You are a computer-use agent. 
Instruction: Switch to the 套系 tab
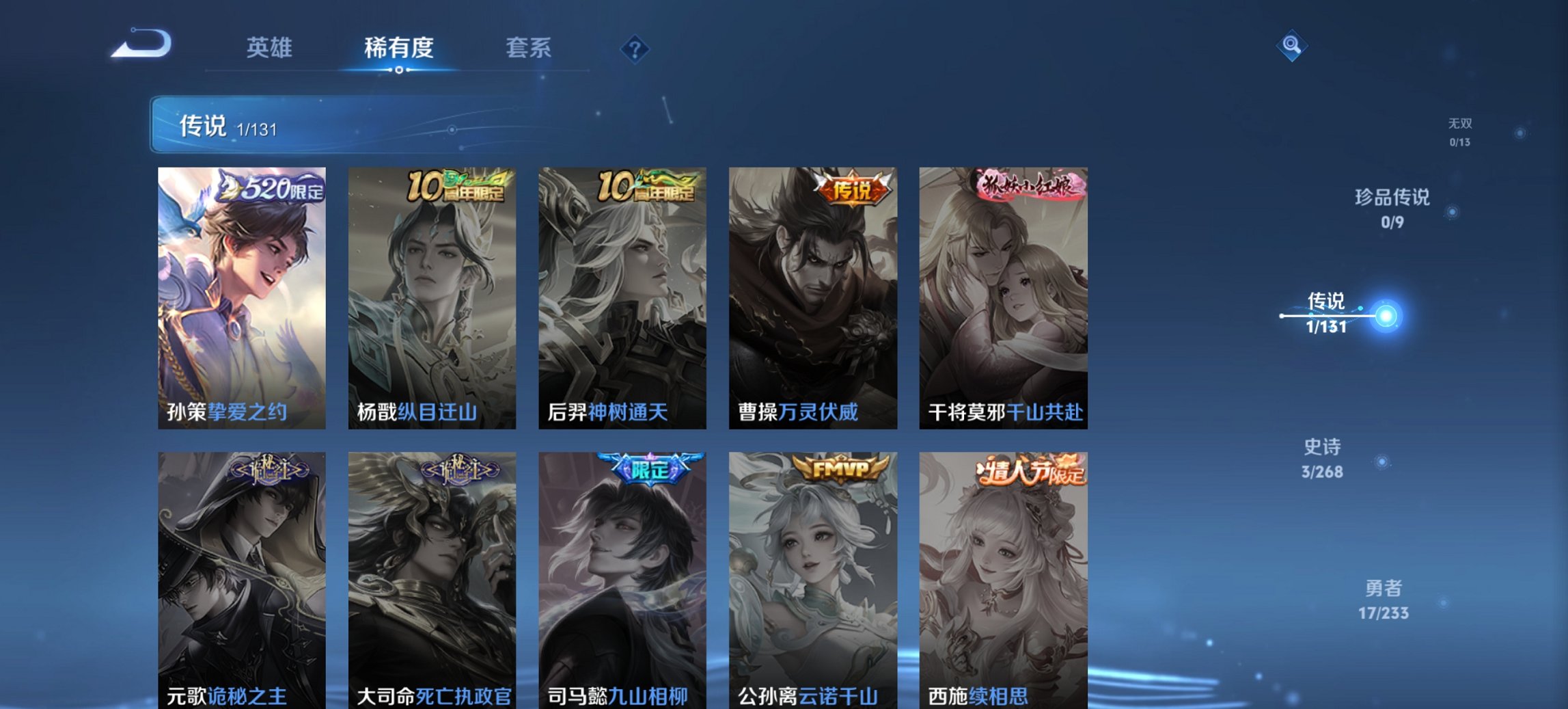(x=528, y=47)
